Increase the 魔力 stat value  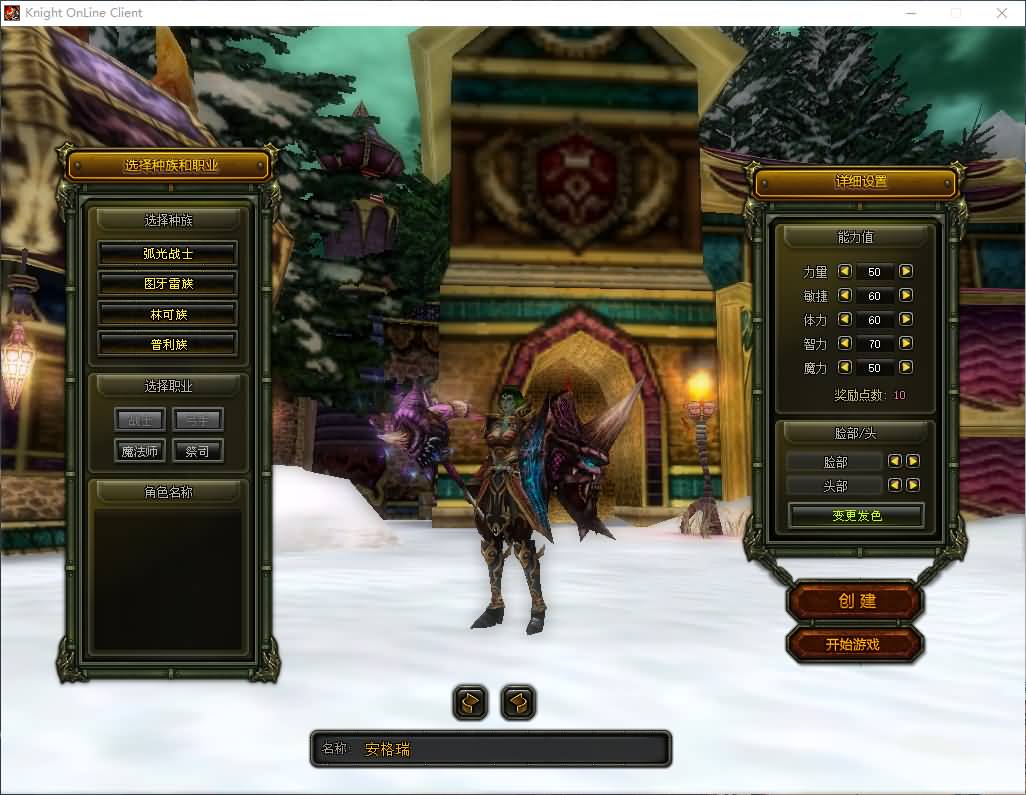point(906,367)
